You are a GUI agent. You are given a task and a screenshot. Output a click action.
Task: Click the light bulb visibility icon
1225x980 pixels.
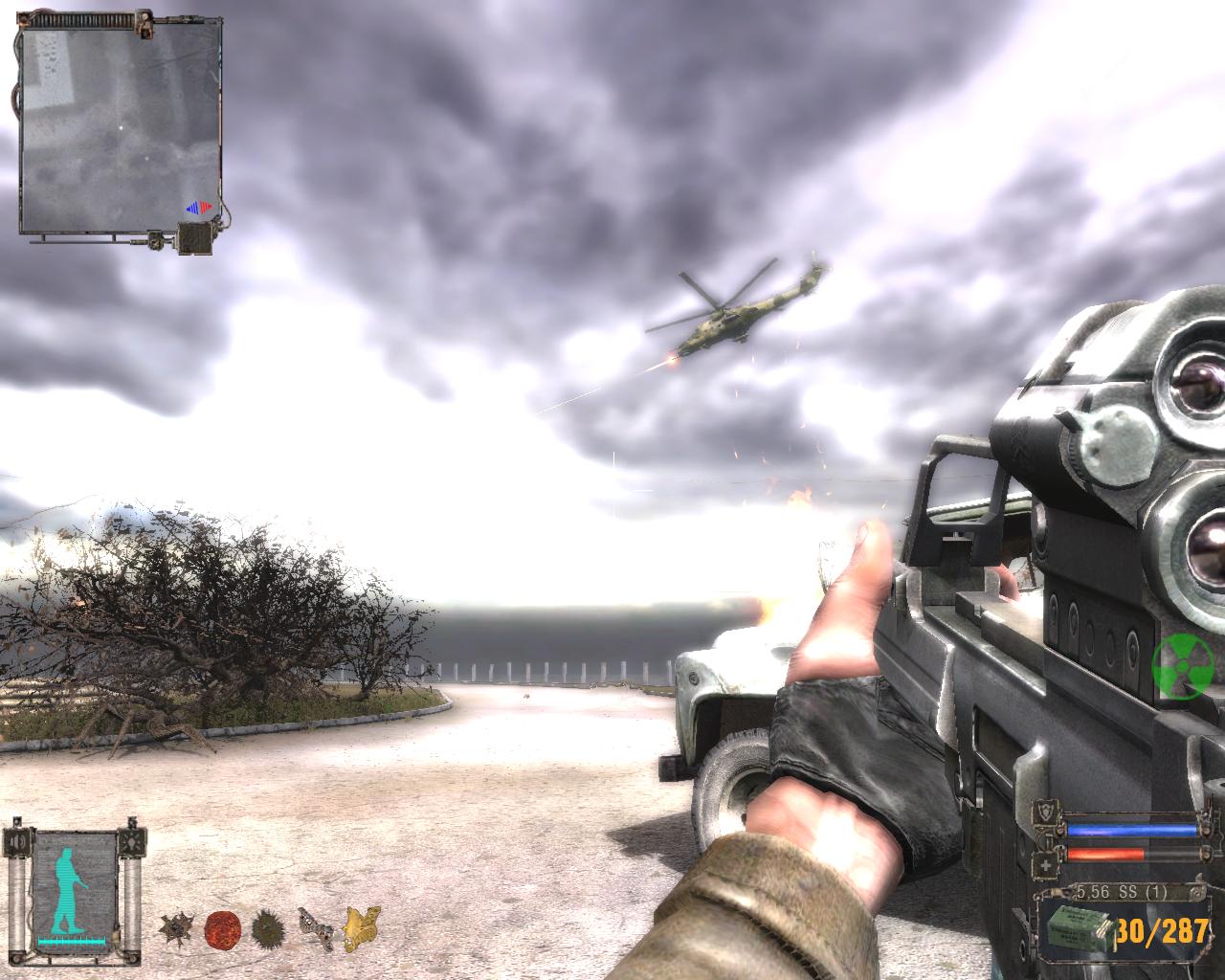click(x=130, y=842)
